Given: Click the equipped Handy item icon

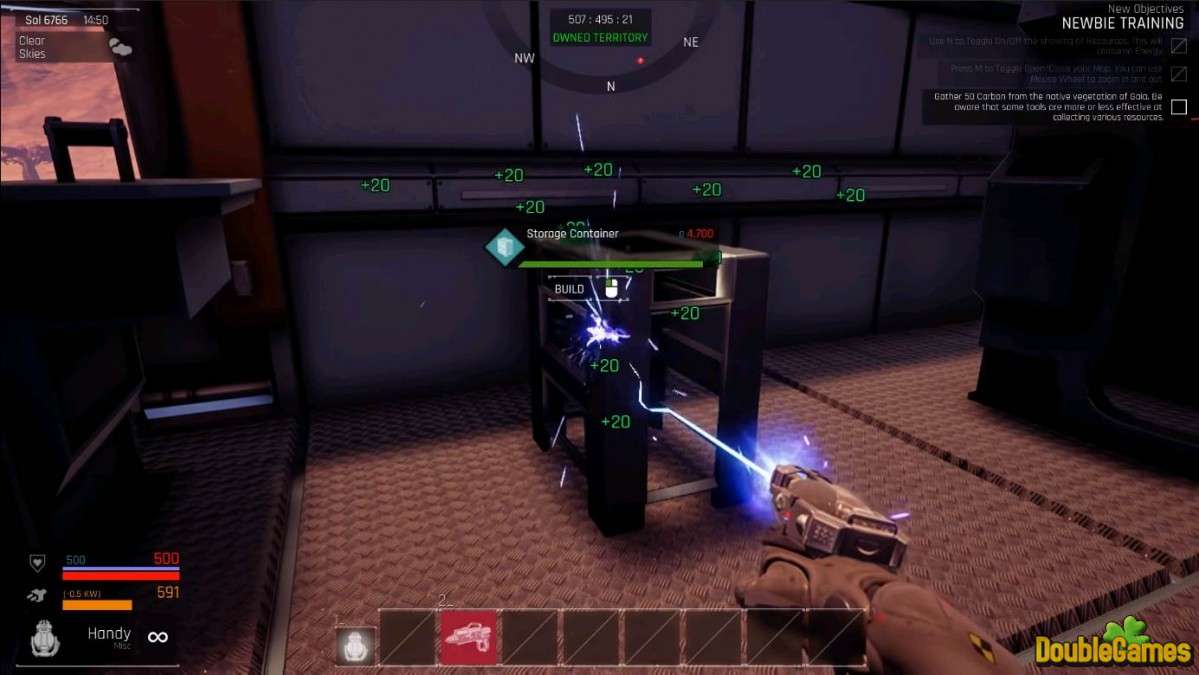Looking at the screenshot, I should [x=46, y=639].
